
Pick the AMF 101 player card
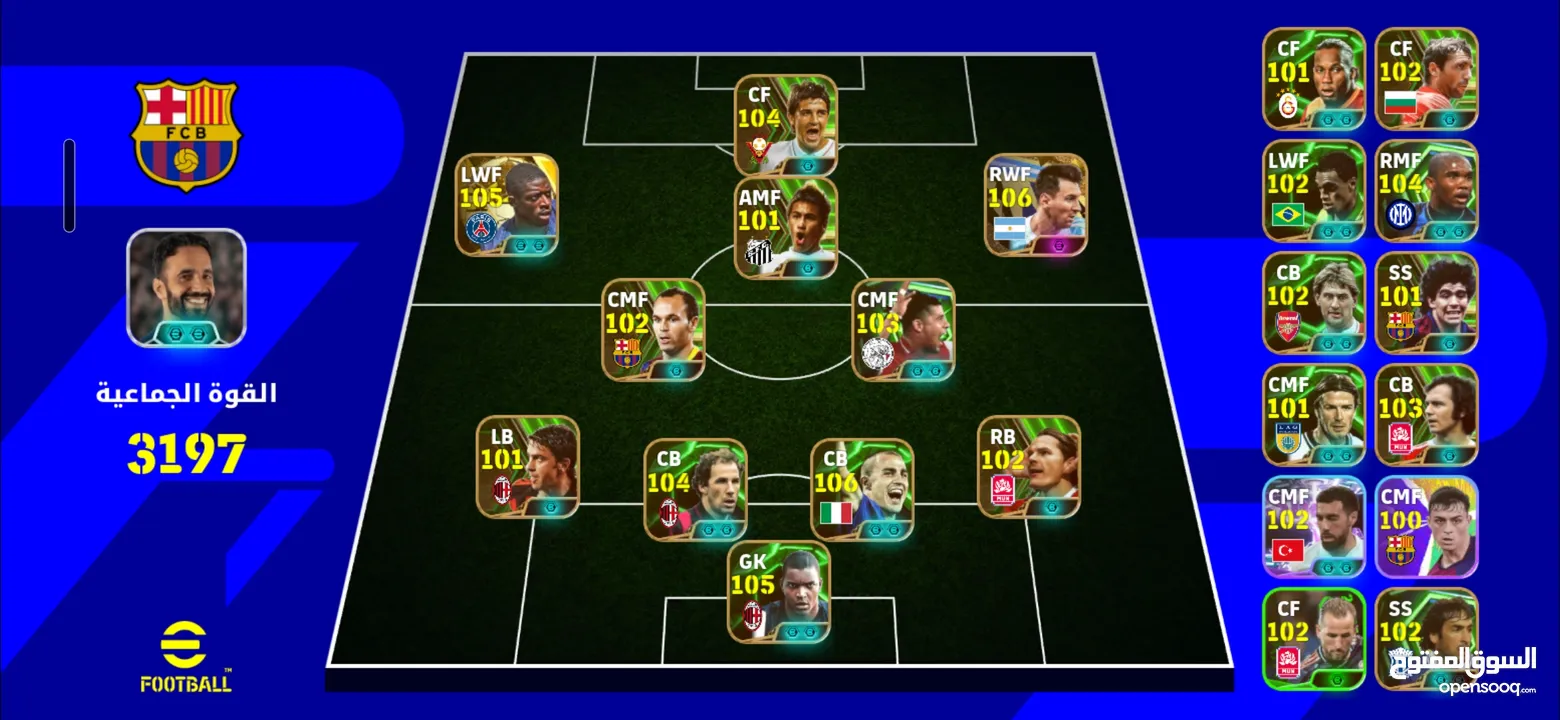[786, 228]
